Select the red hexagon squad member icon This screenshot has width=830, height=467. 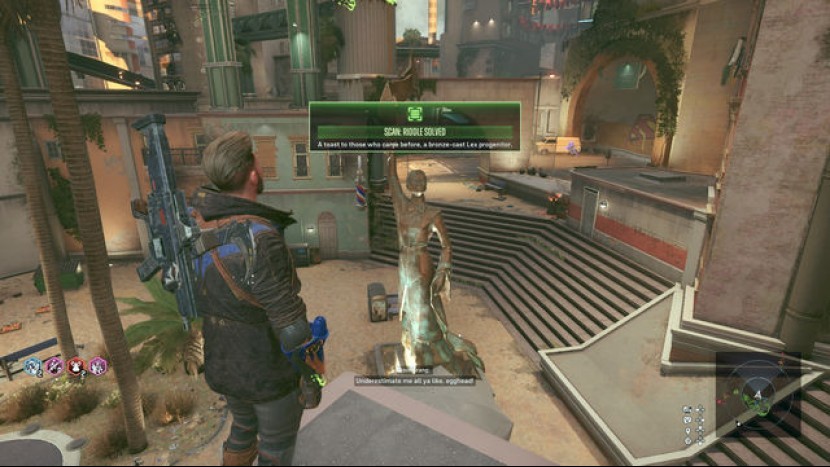76,366
